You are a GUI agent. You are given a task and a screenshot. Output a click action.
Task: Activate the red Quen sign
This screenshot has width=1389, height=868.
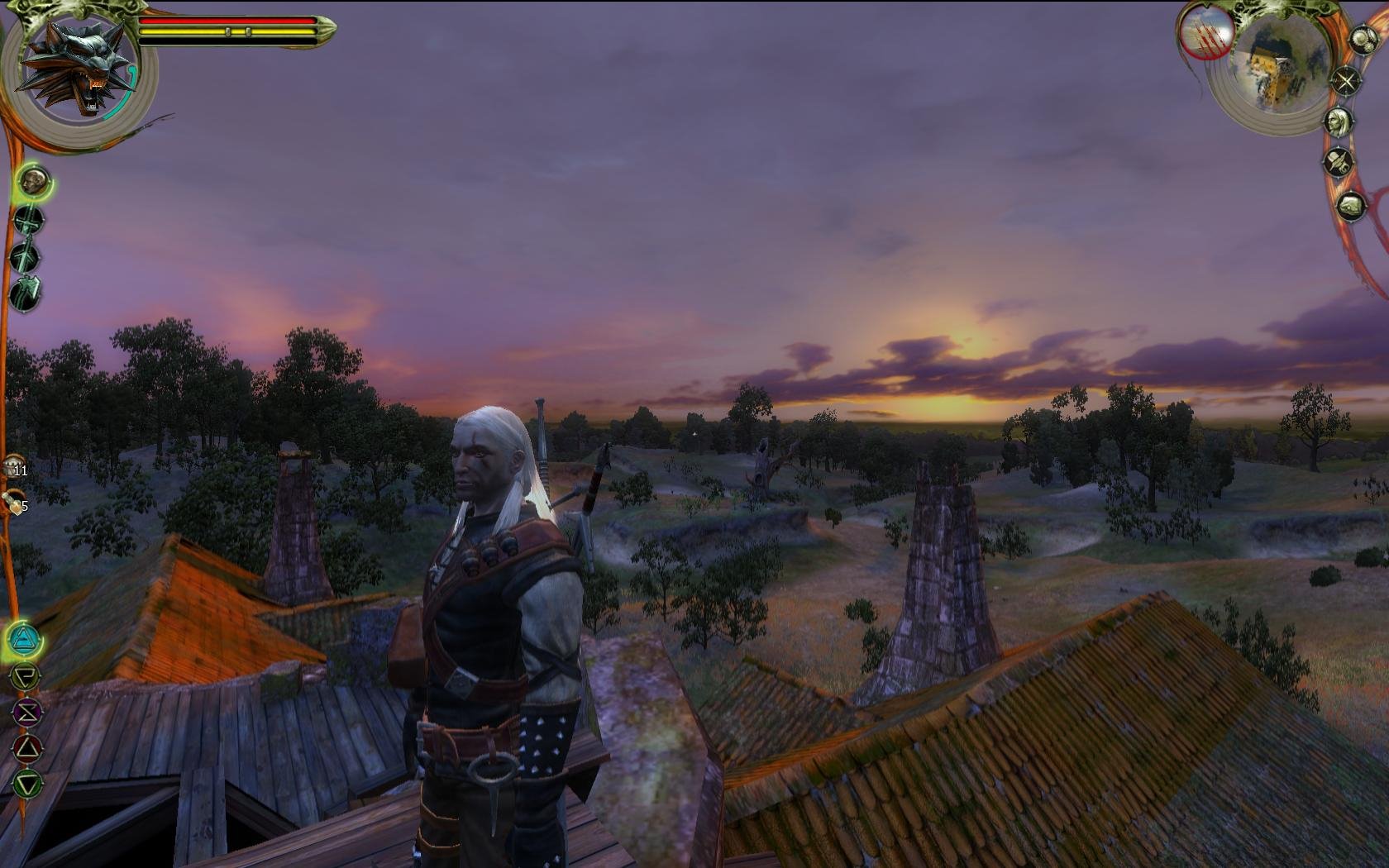tap(26, 747)
